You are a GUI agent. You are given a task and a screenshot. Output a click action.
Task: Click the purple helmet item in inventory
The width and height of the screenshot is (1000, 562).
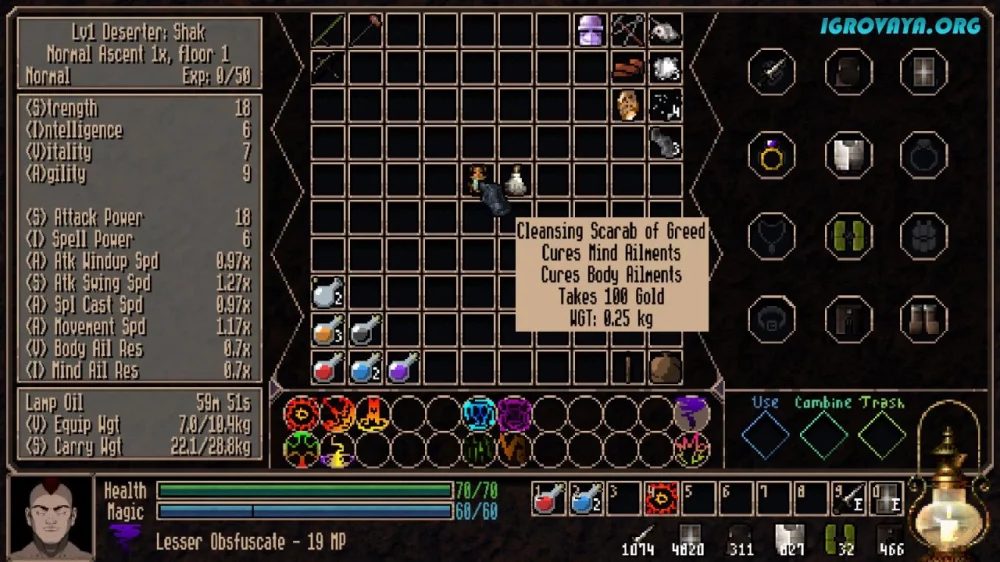click(590, 30)
